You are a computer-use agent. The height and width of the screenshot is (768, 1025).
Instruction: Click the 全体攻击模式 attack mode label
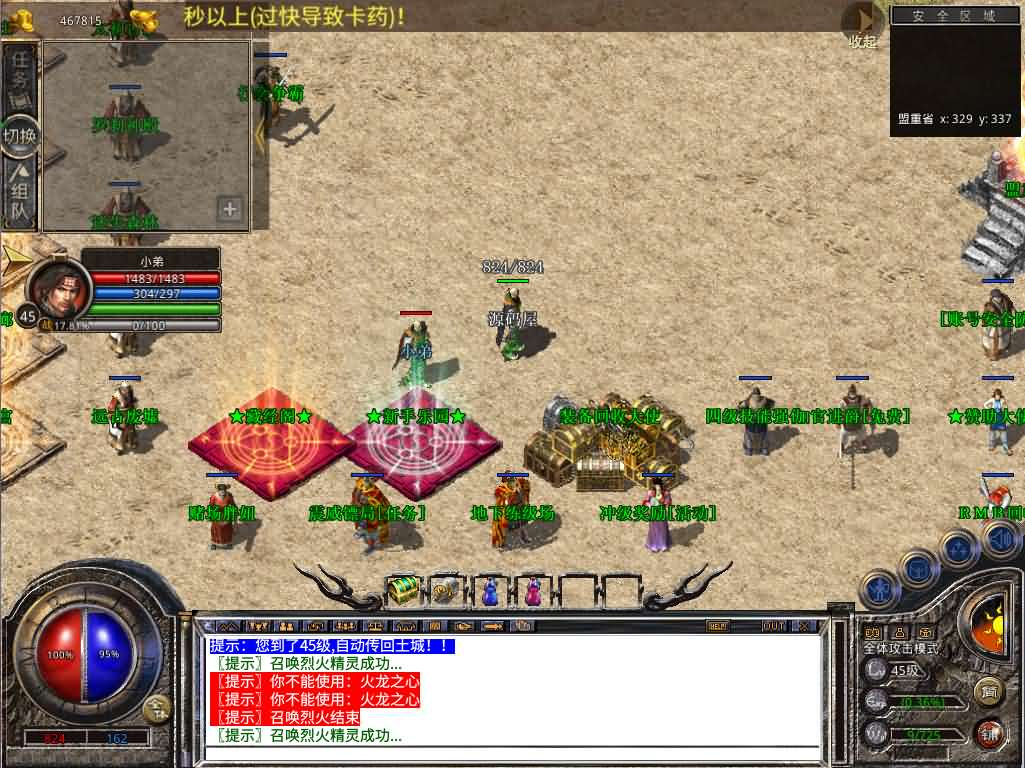901,649
